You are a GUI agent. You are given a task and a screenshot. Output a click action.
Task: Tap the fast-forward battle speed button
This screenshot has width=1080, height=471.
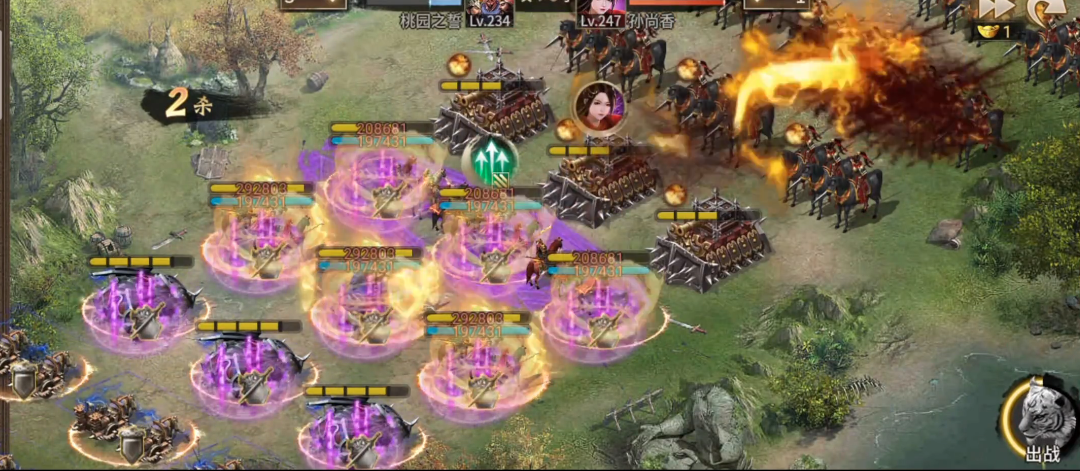click(x=997, y=8)
